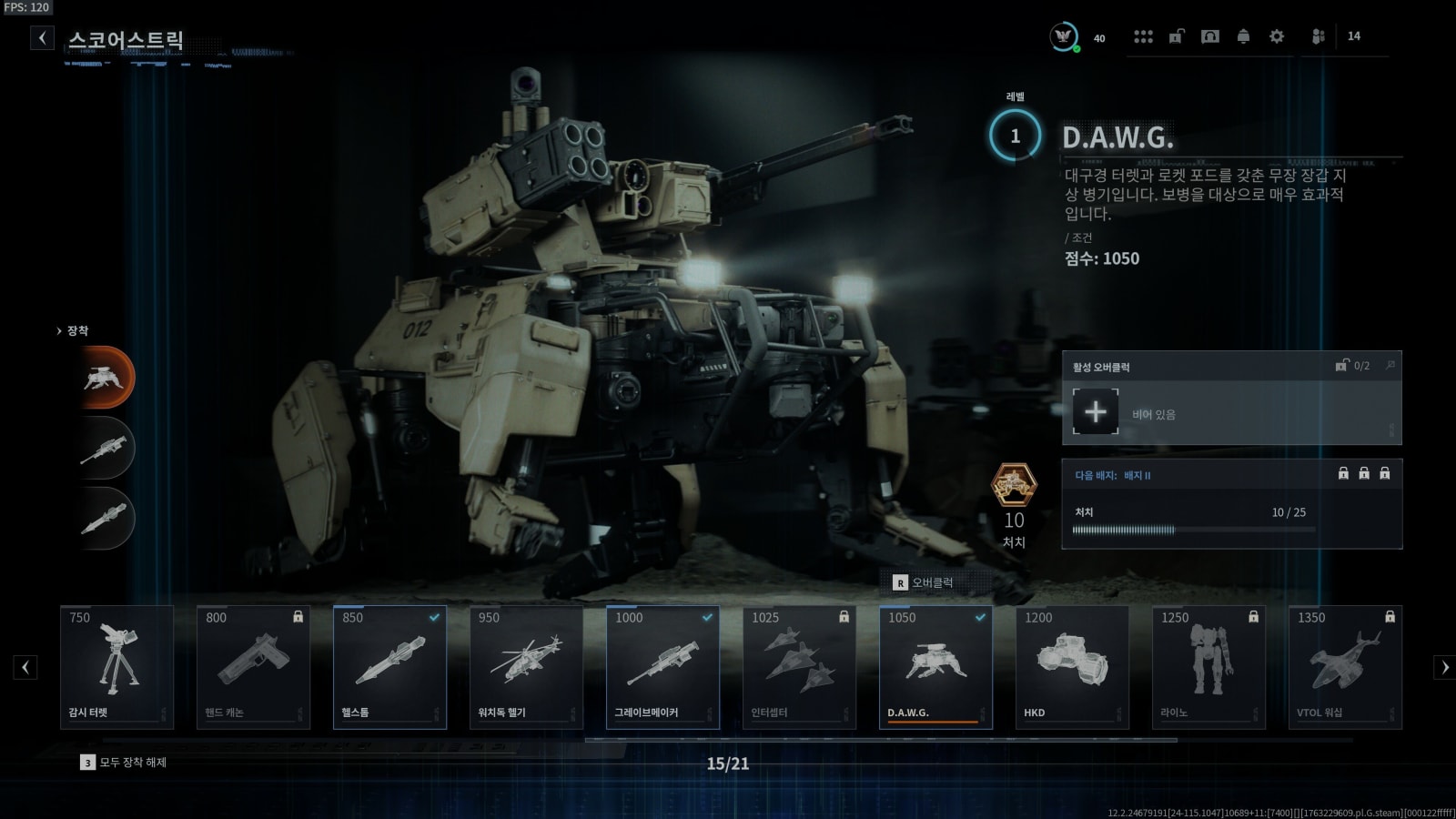1456x819 pixels.
Task: Choose the locked 핸드 캐논 card
Action: 253,667
